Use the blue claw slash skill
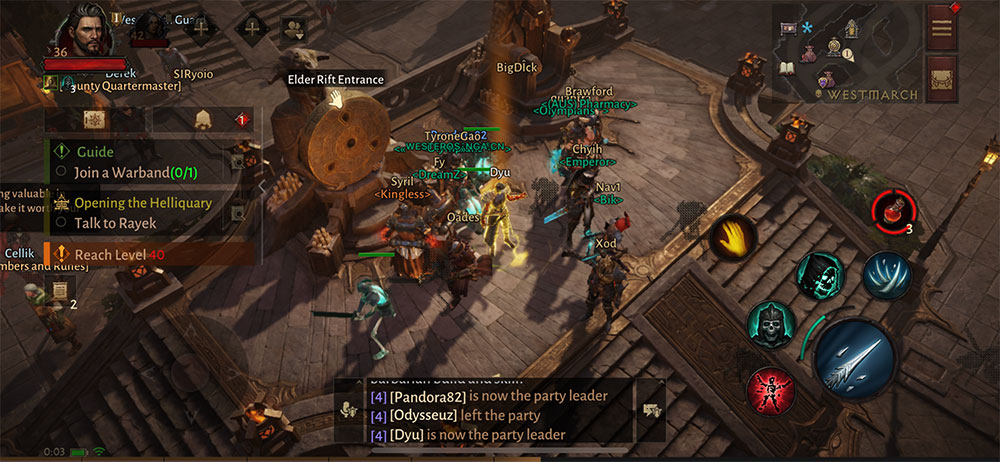Viewport: 1000px width, 462px height. (886, 275)
